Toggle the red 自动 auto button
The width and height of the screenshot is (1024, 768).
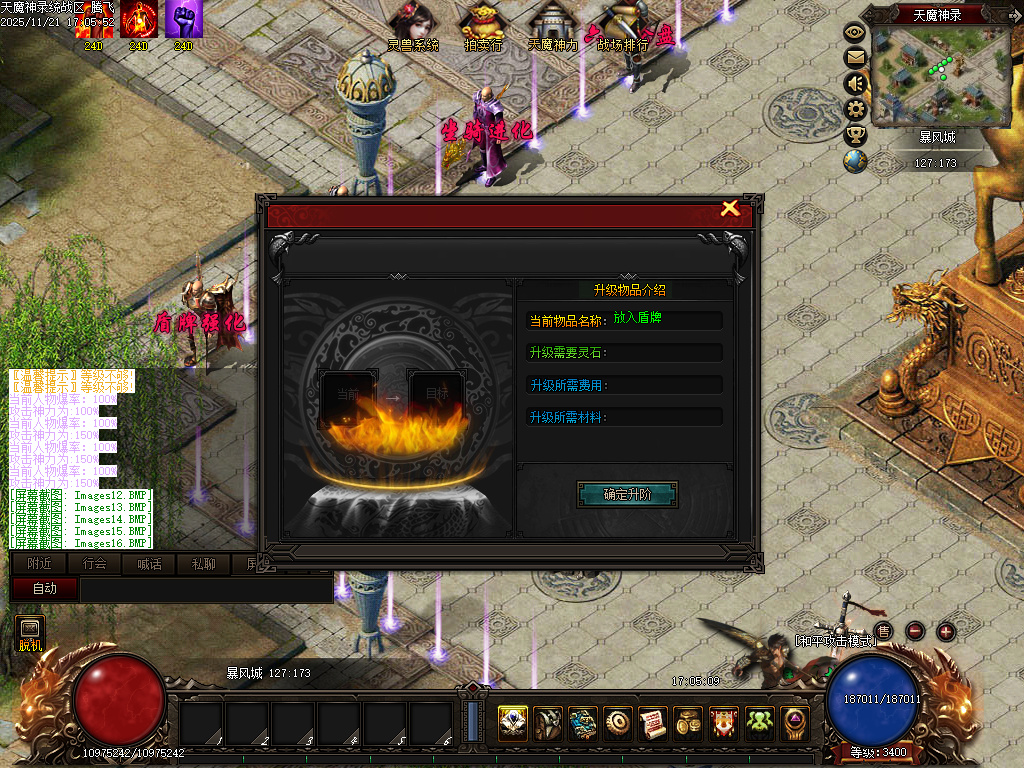[x=44, y=589]
